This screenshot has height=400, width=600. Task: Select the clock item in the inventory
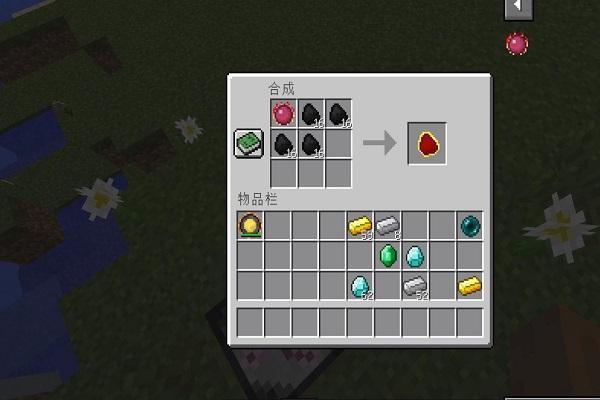click(x=250, y=225)
